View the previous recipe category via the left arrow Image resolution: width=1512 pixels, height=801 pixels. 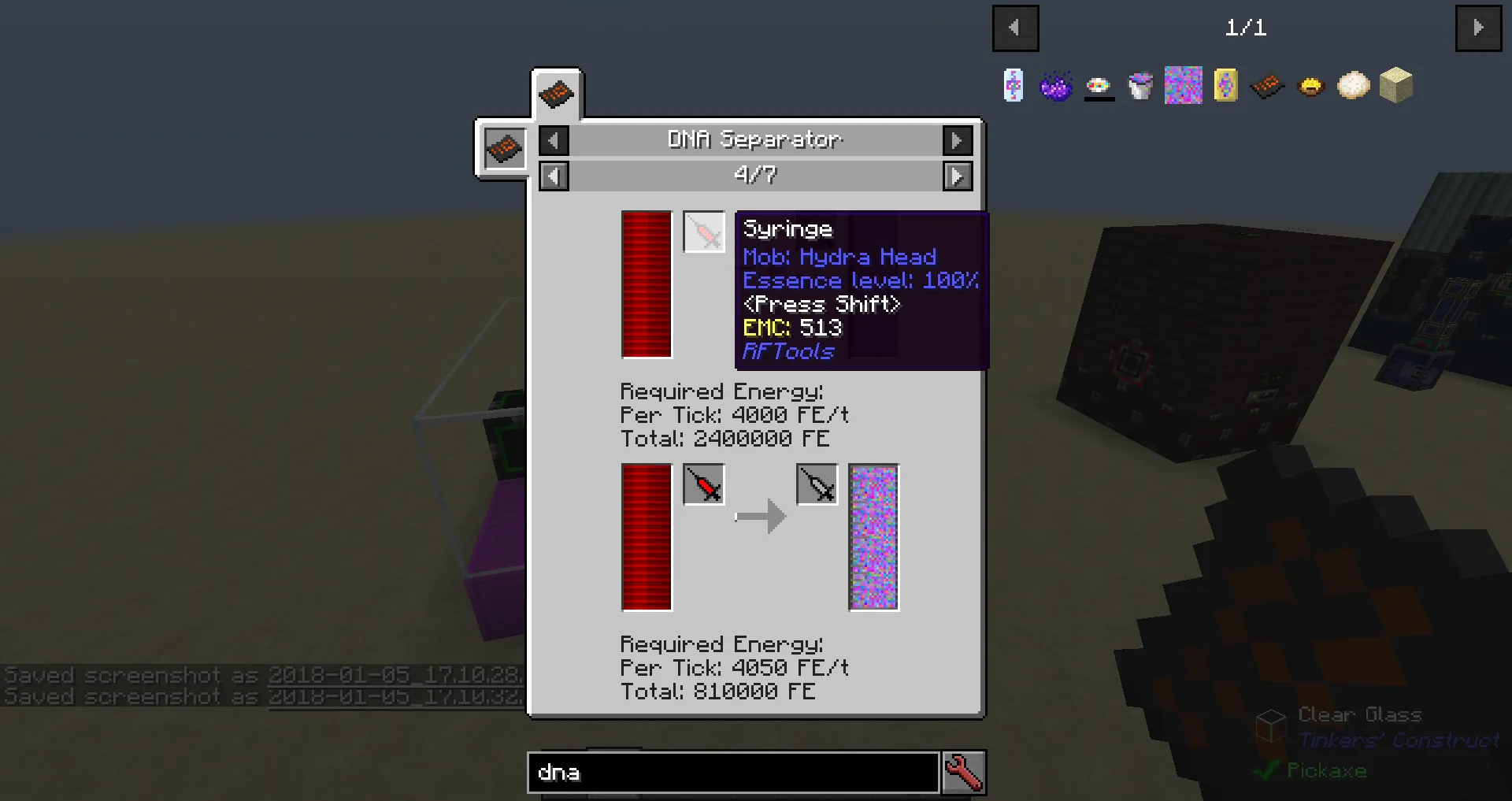[554, 140]
